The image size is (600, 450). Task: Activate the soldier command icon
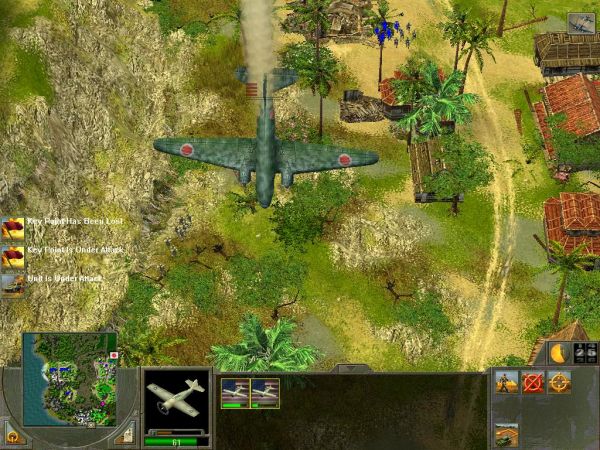click(x=506, y=381)
